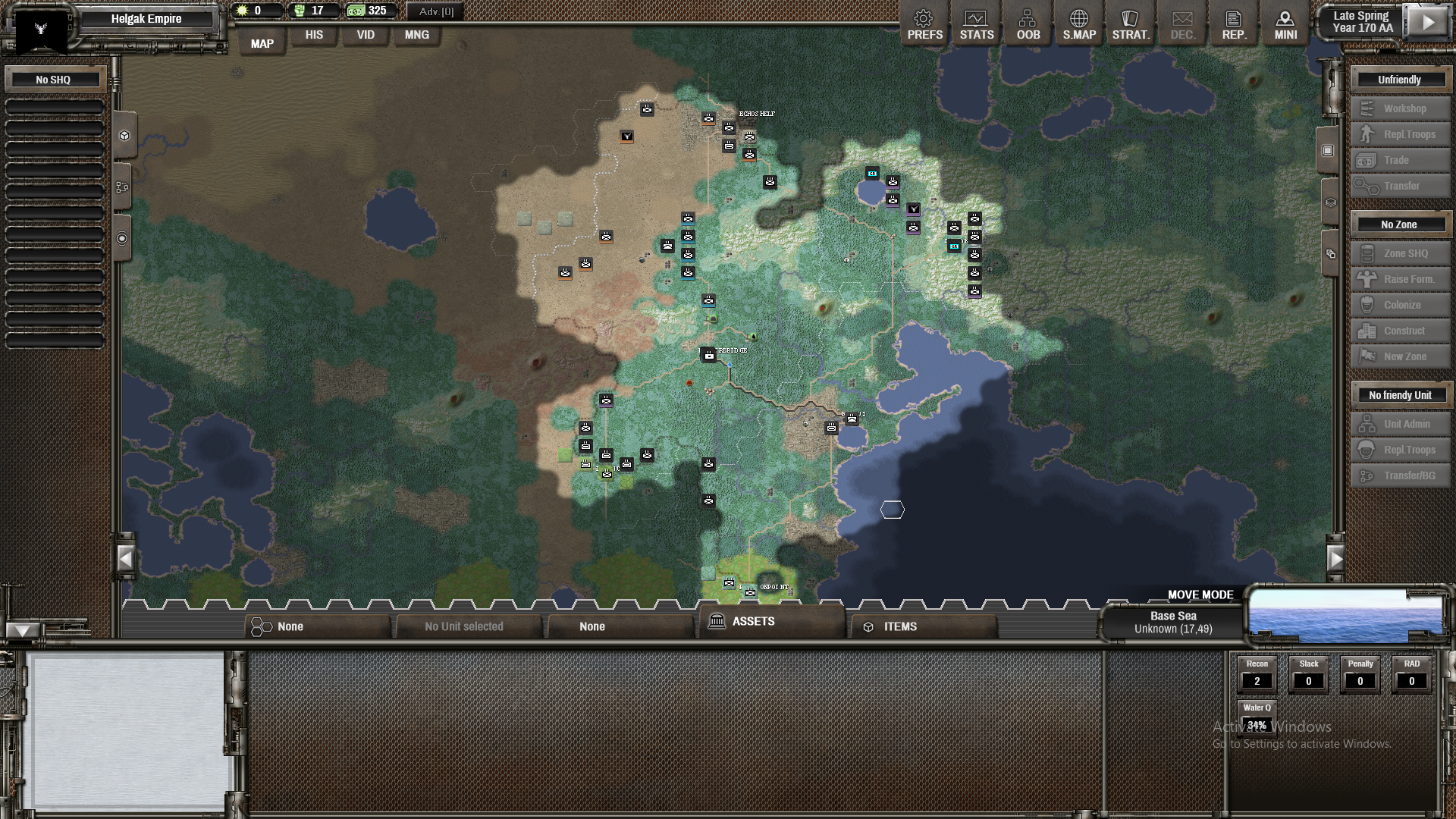Switch to the ITEMS tab
This screenshot has height=819, width=1456.
[x=900, y=626]
